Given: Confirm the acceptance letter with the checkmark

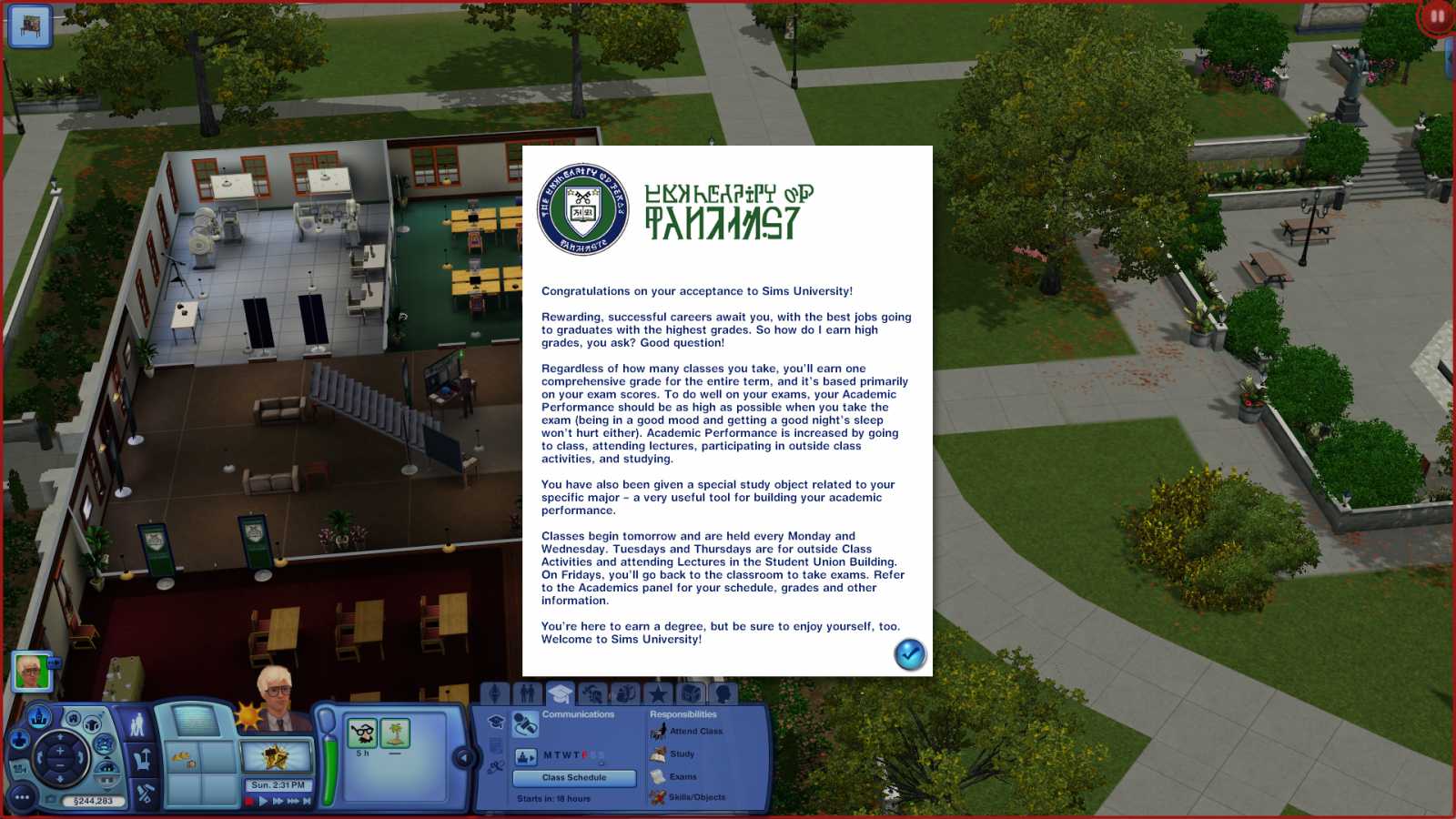Looking at the screenshot, I should click(x=909, y=654).
